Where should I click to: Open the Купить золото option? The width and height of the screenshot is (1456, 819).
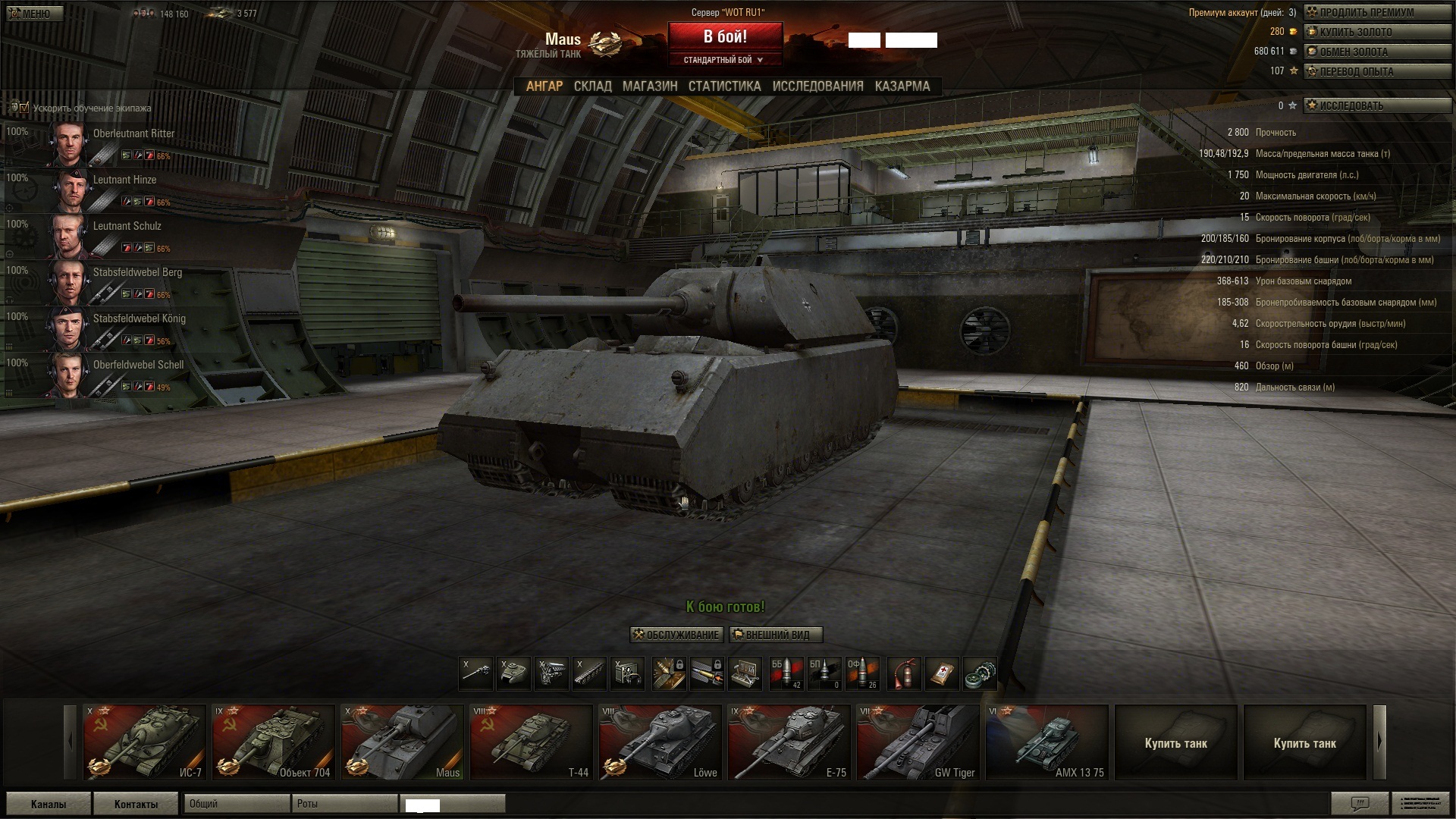pos(1376,33)
